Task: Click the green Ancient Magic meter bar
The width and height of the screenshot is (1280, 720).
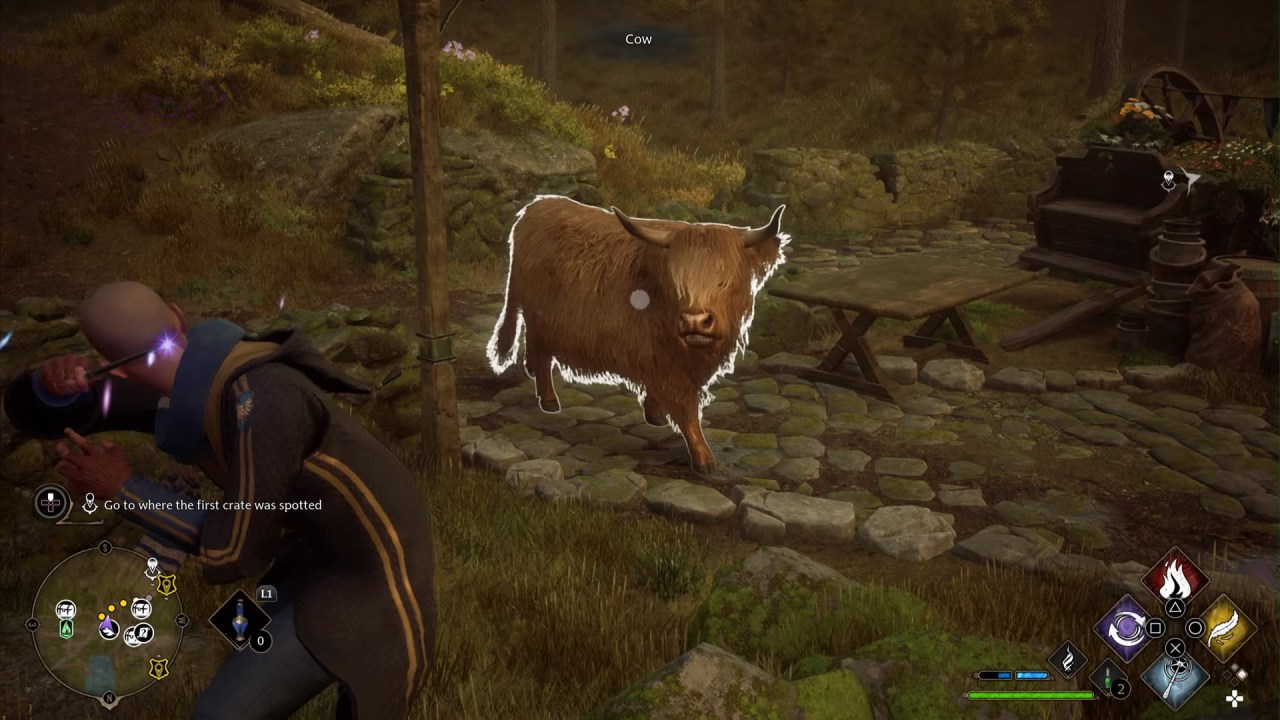Action: (1030, 693)
